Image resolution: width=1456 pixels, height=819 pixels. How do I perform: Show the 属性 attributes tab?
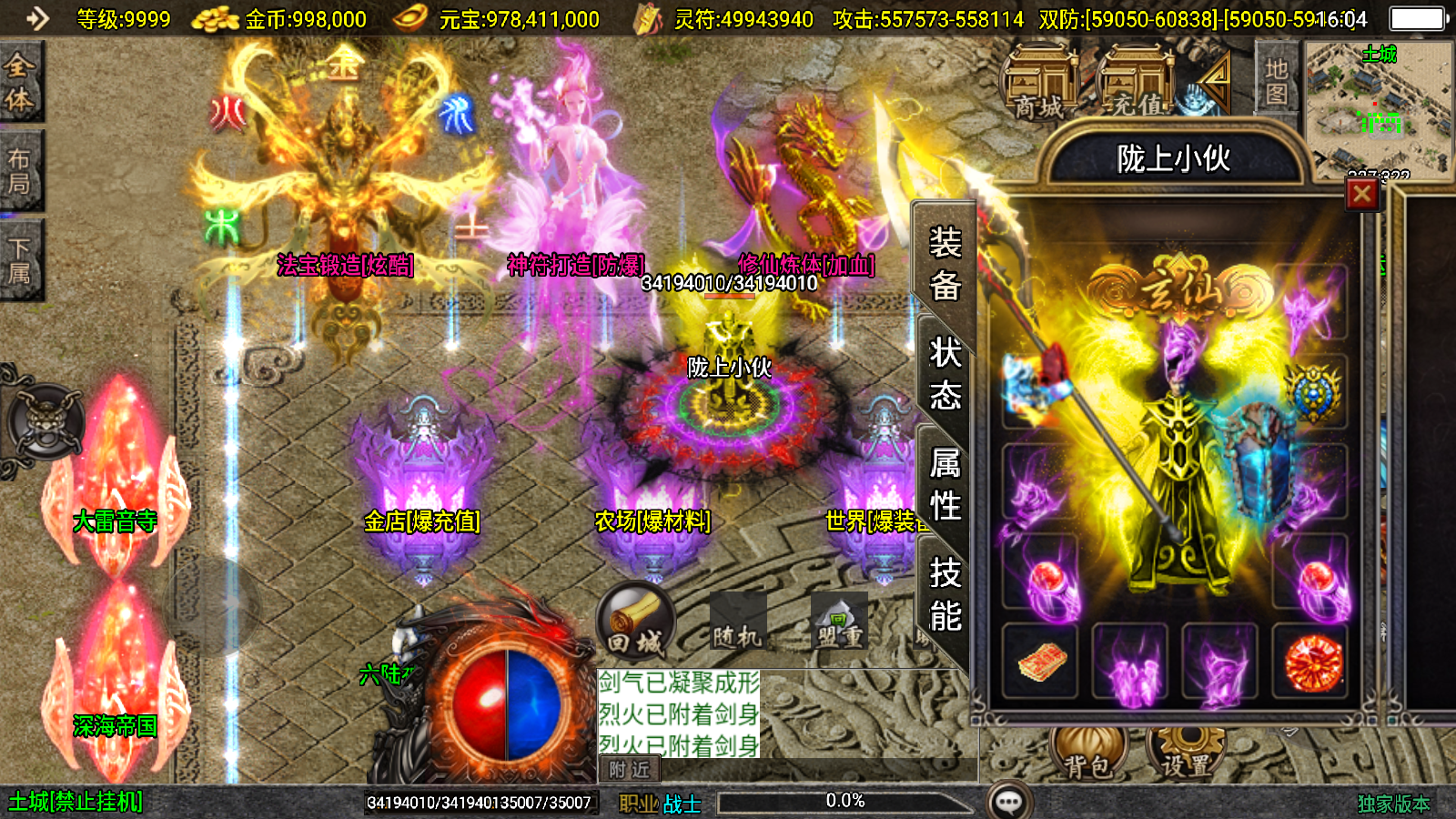[945, 484]
